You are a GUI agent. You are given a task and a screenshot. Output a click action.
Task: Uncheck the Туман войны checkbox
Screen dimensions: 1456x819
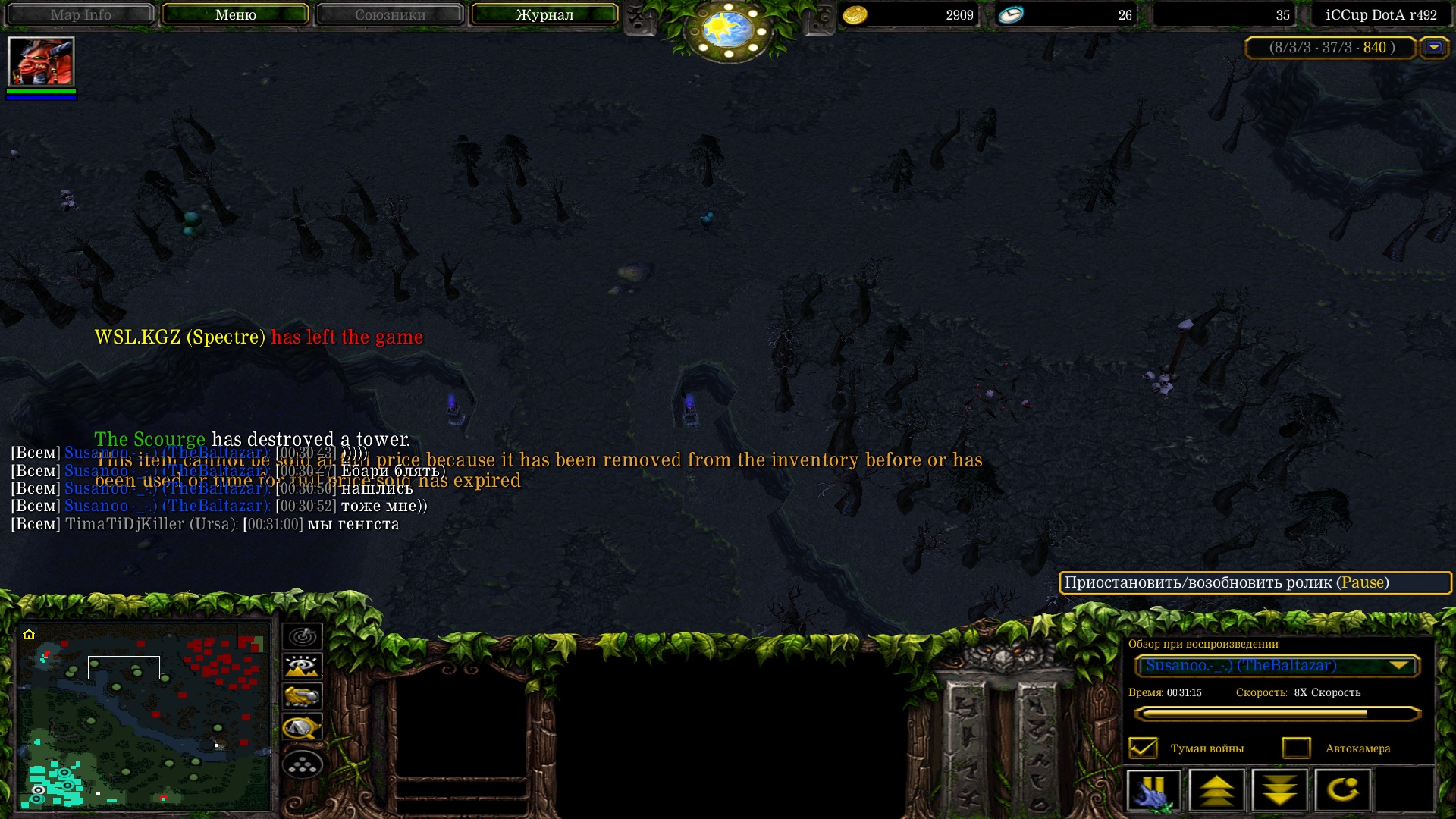1143,748
